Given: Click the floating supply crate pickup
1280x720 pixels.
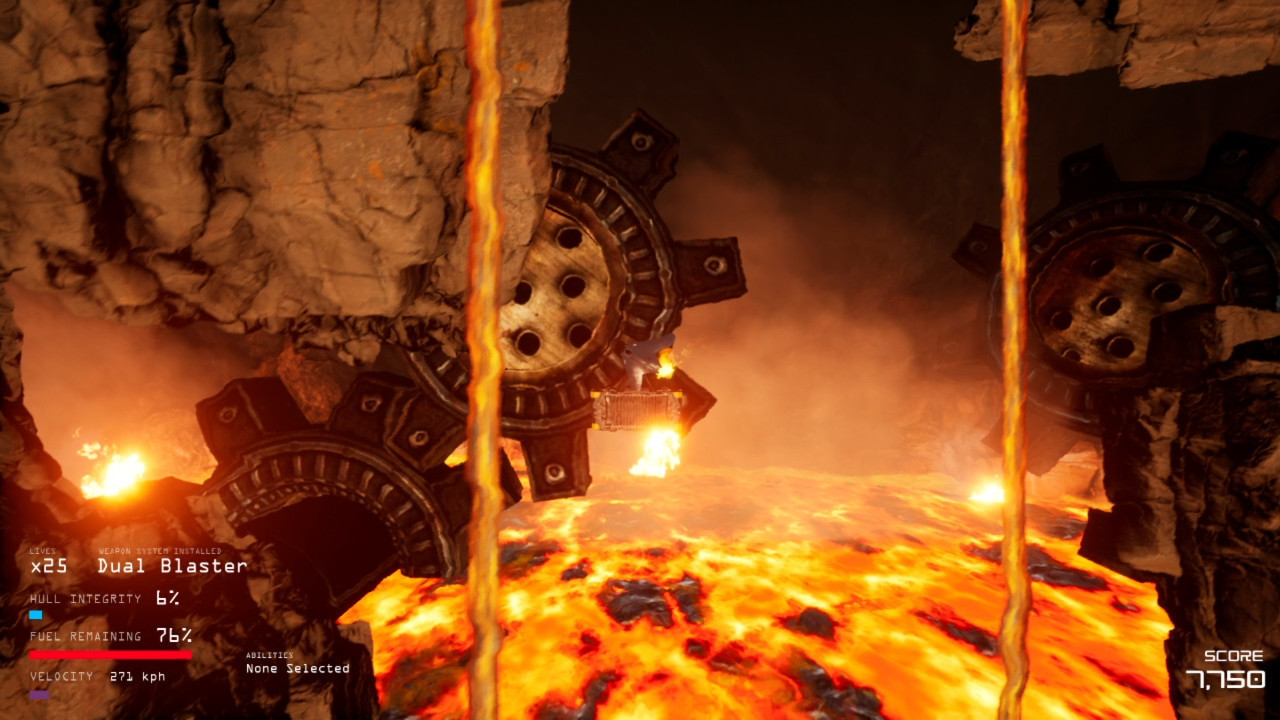Looking at the screenshot, I should tap(634, 412).
